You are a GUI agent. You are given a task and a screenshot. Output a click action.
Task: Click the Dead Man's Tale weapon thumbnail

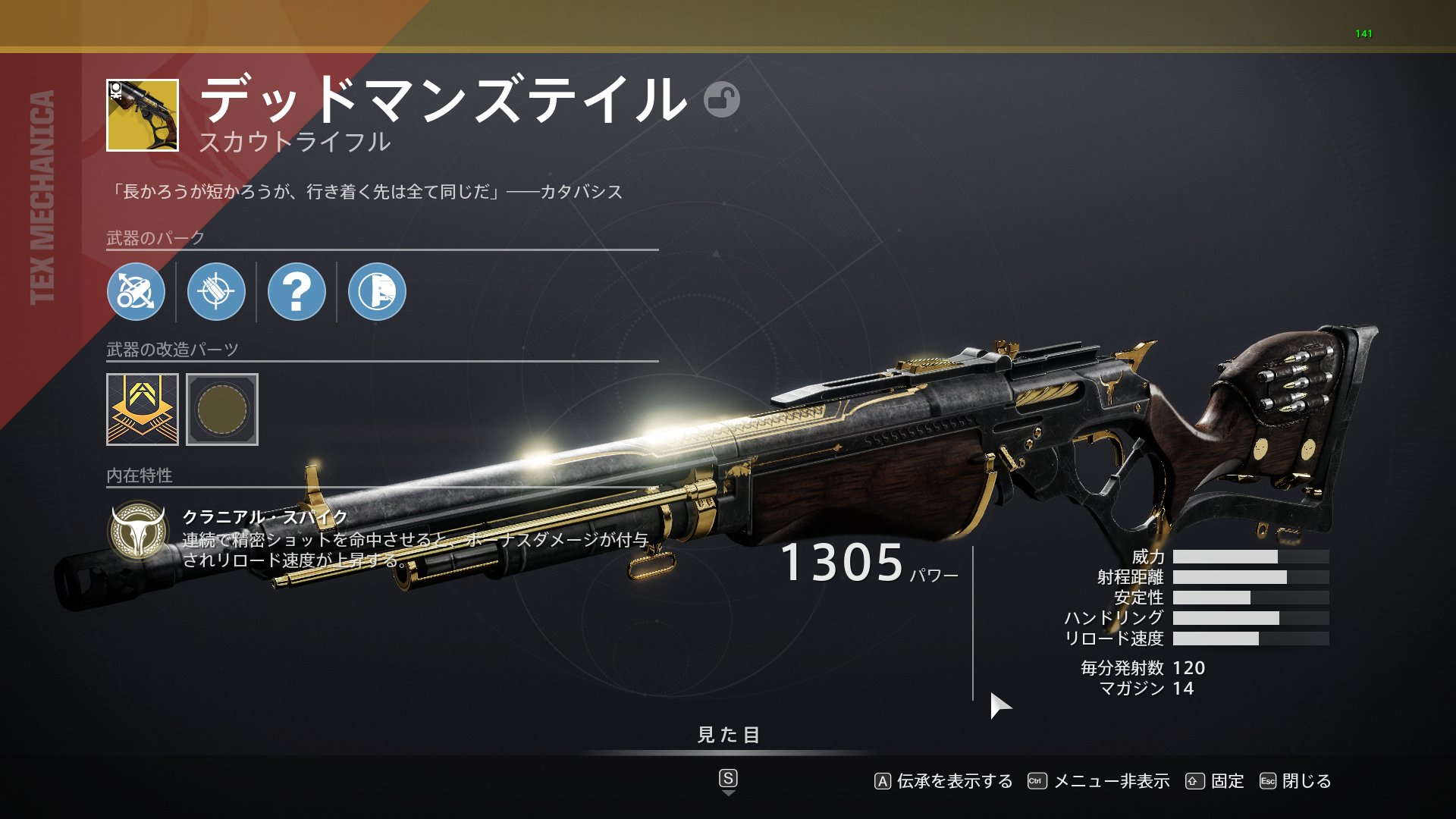pos(143,115)
